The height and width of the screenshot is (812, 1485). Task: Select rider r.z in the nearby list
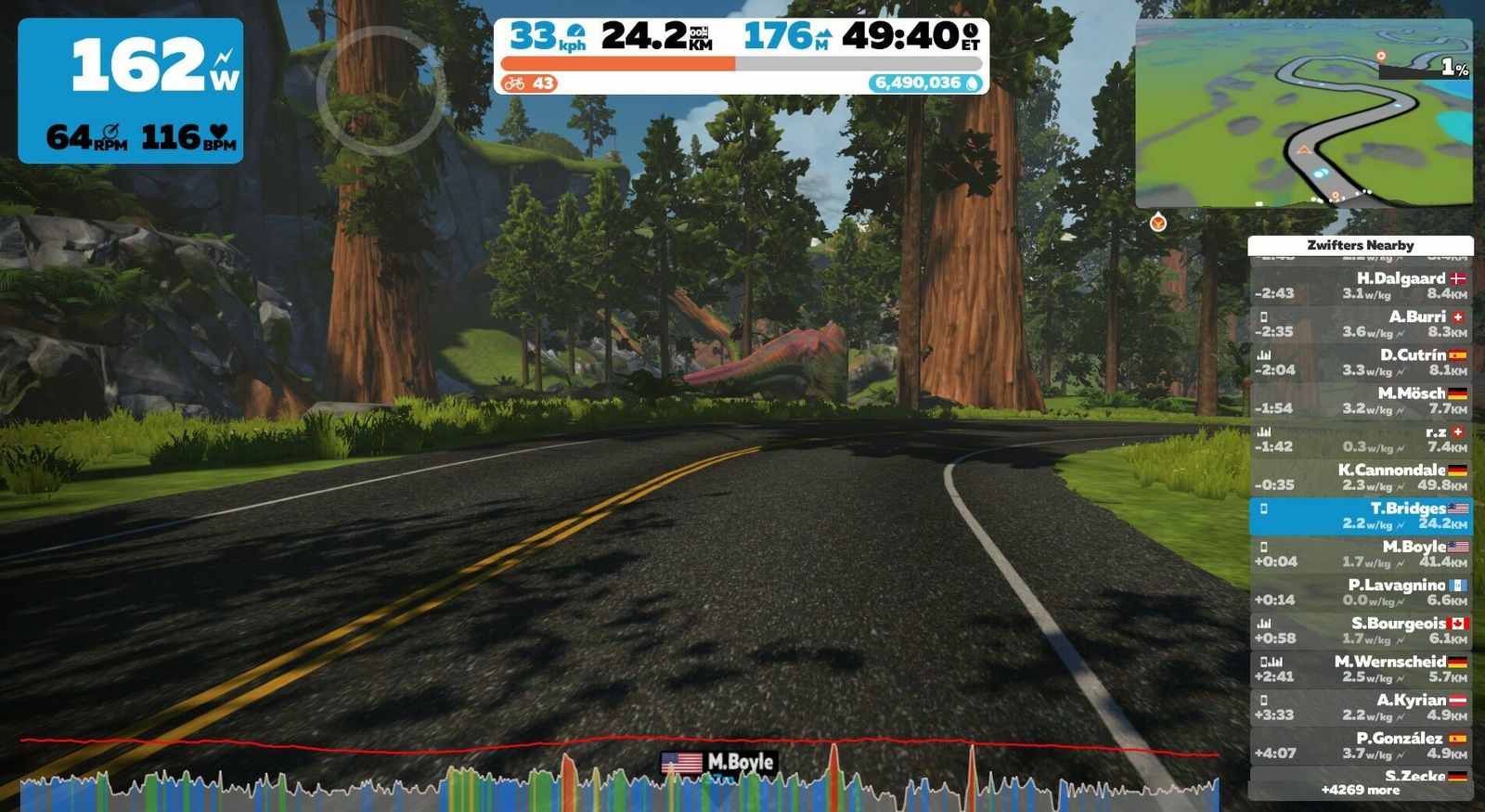[1360, 439]
